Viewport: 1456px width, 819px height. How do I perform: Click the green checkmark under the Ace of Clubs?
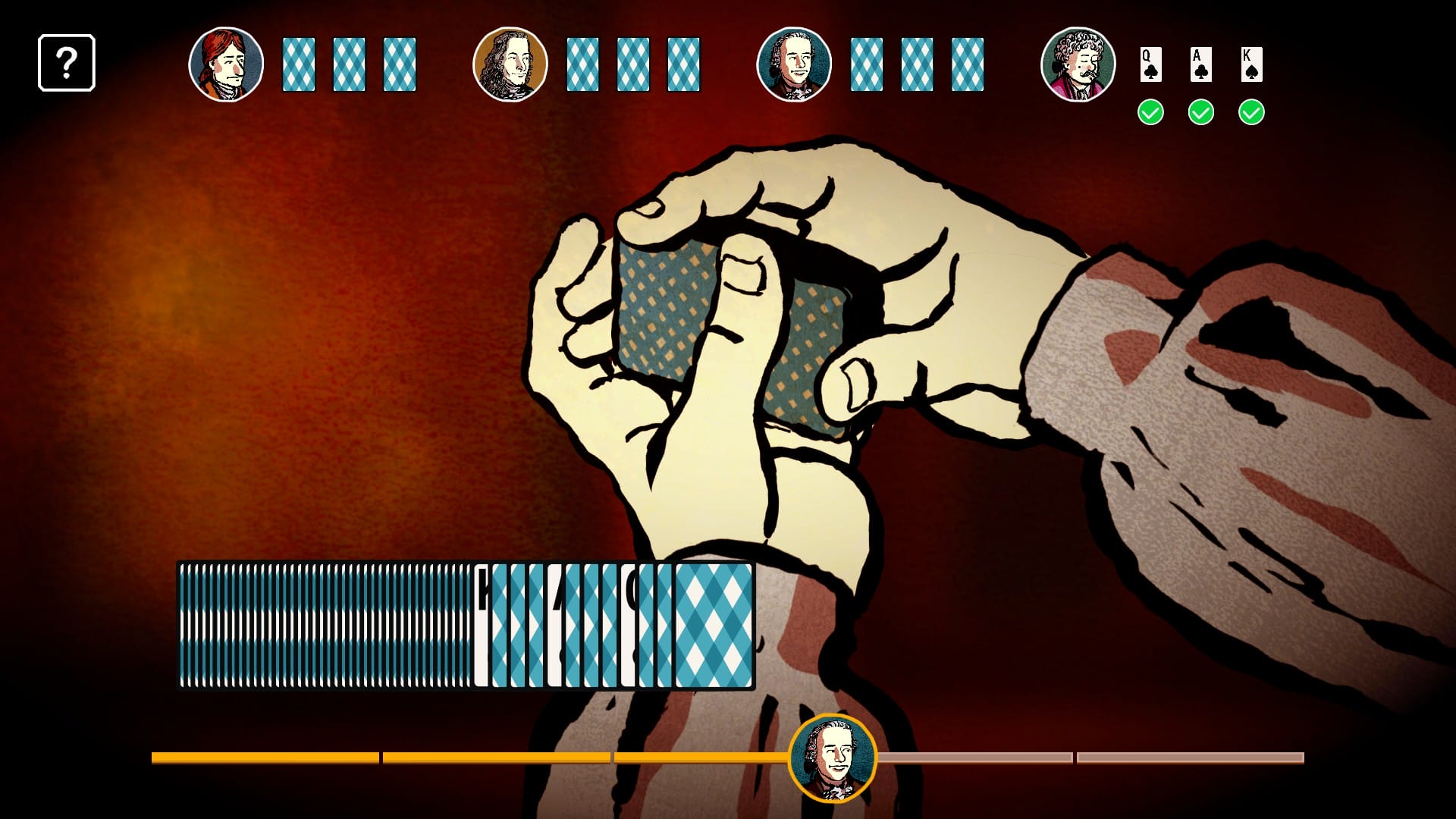[1200, 111]
